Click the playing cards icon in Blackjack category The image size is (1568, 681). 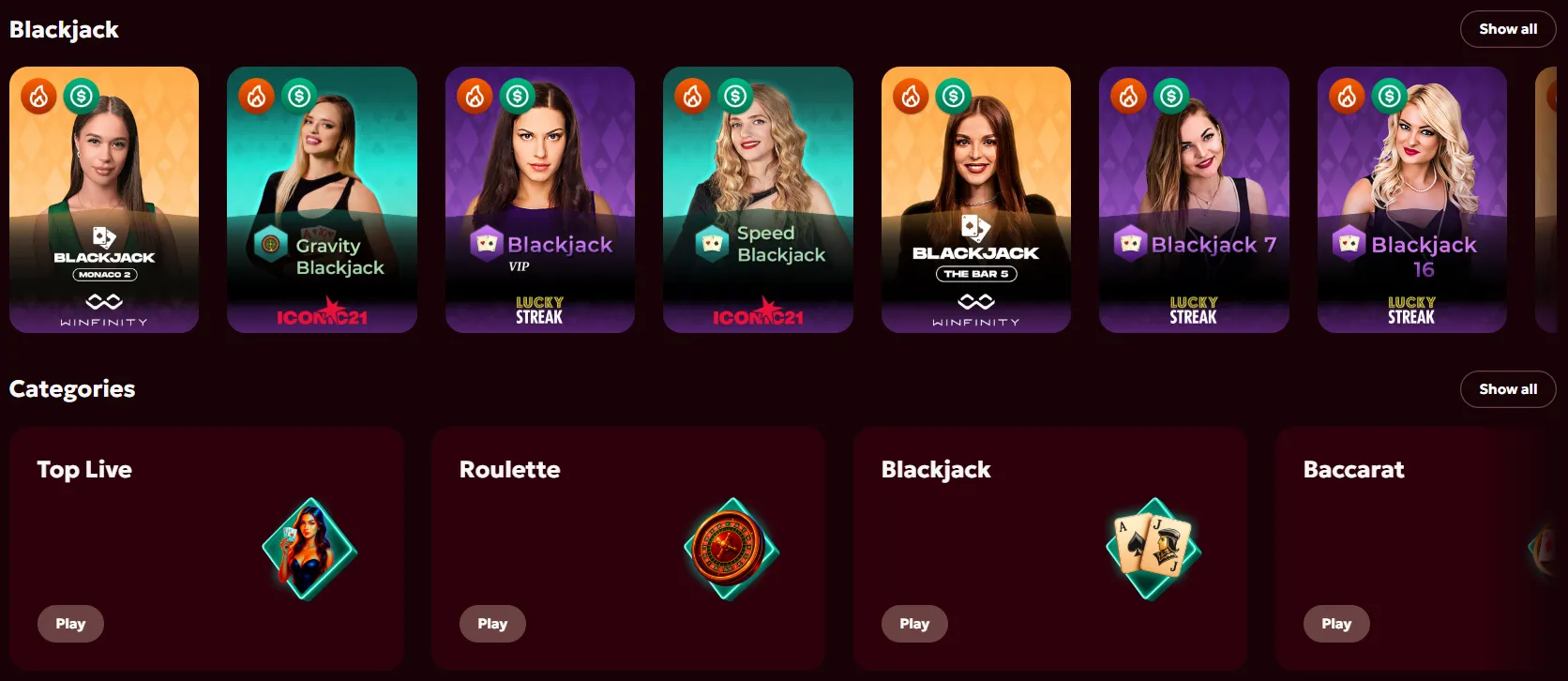1152,548
